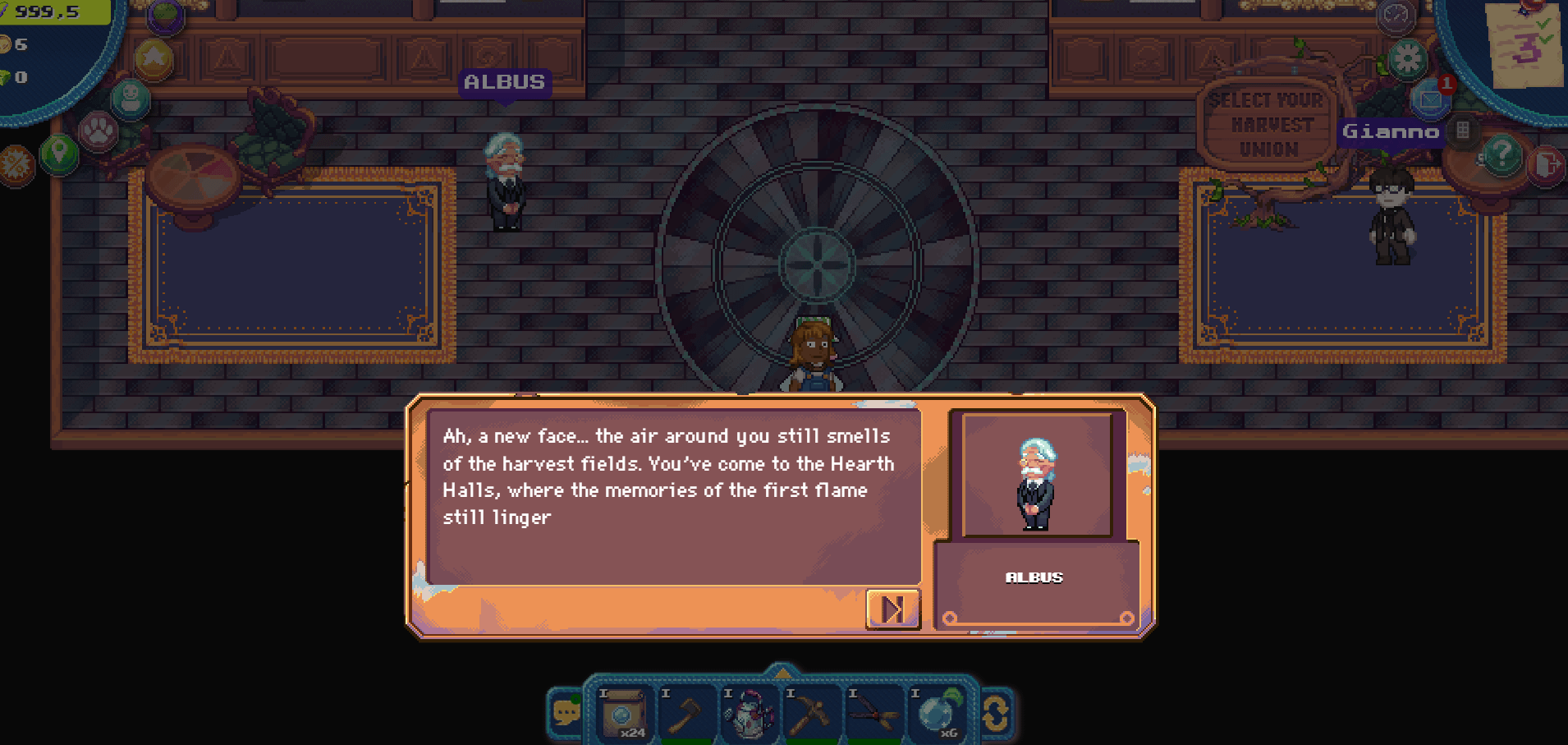Viewport: 1568px width, 745px height.
Task: Select the seed packet hotbar slot
Action: pyautogui.click(x=622, y=713)
